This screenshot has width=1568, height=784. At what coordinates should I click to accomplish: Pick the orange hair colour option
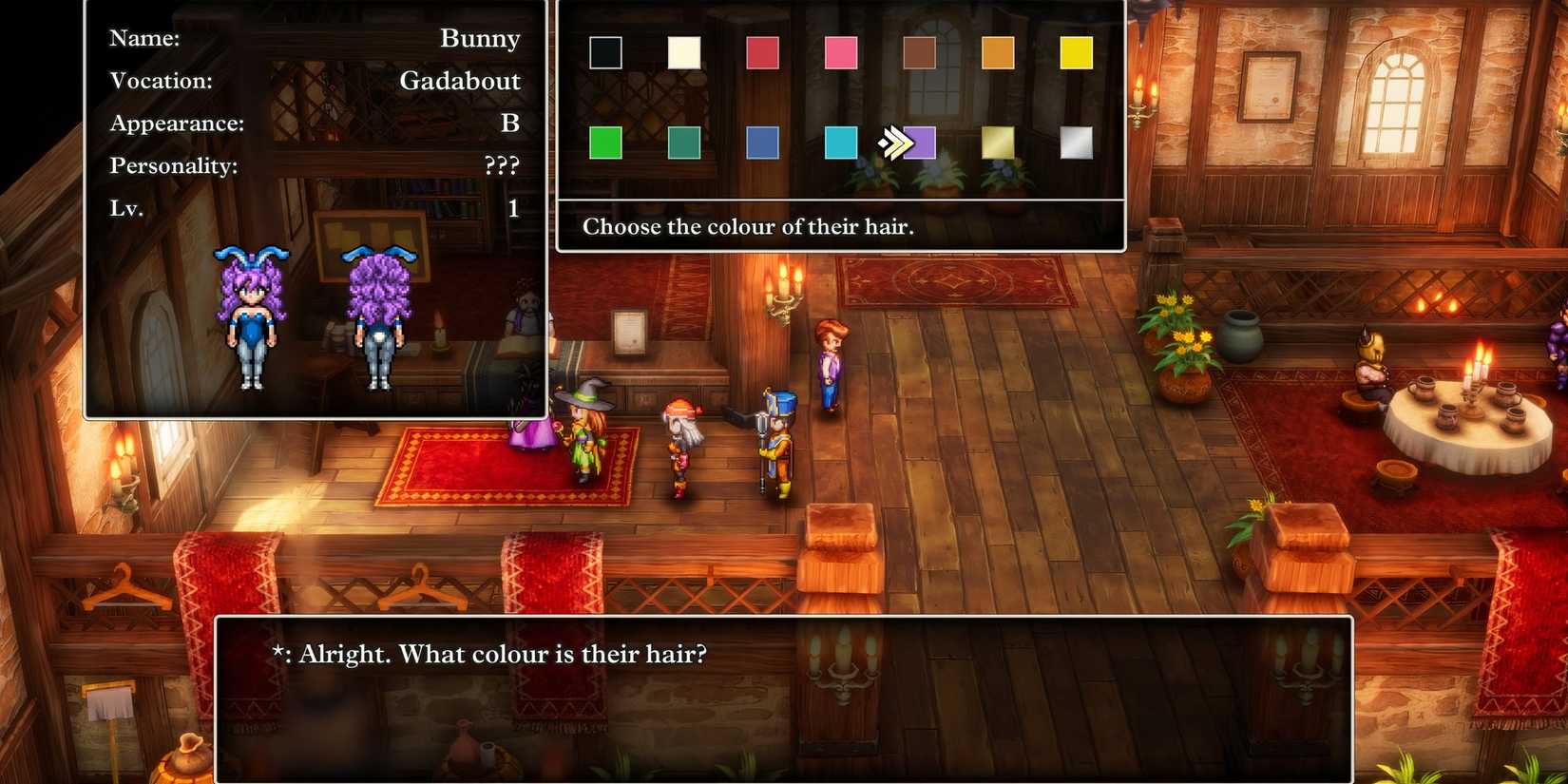(999, 55)
